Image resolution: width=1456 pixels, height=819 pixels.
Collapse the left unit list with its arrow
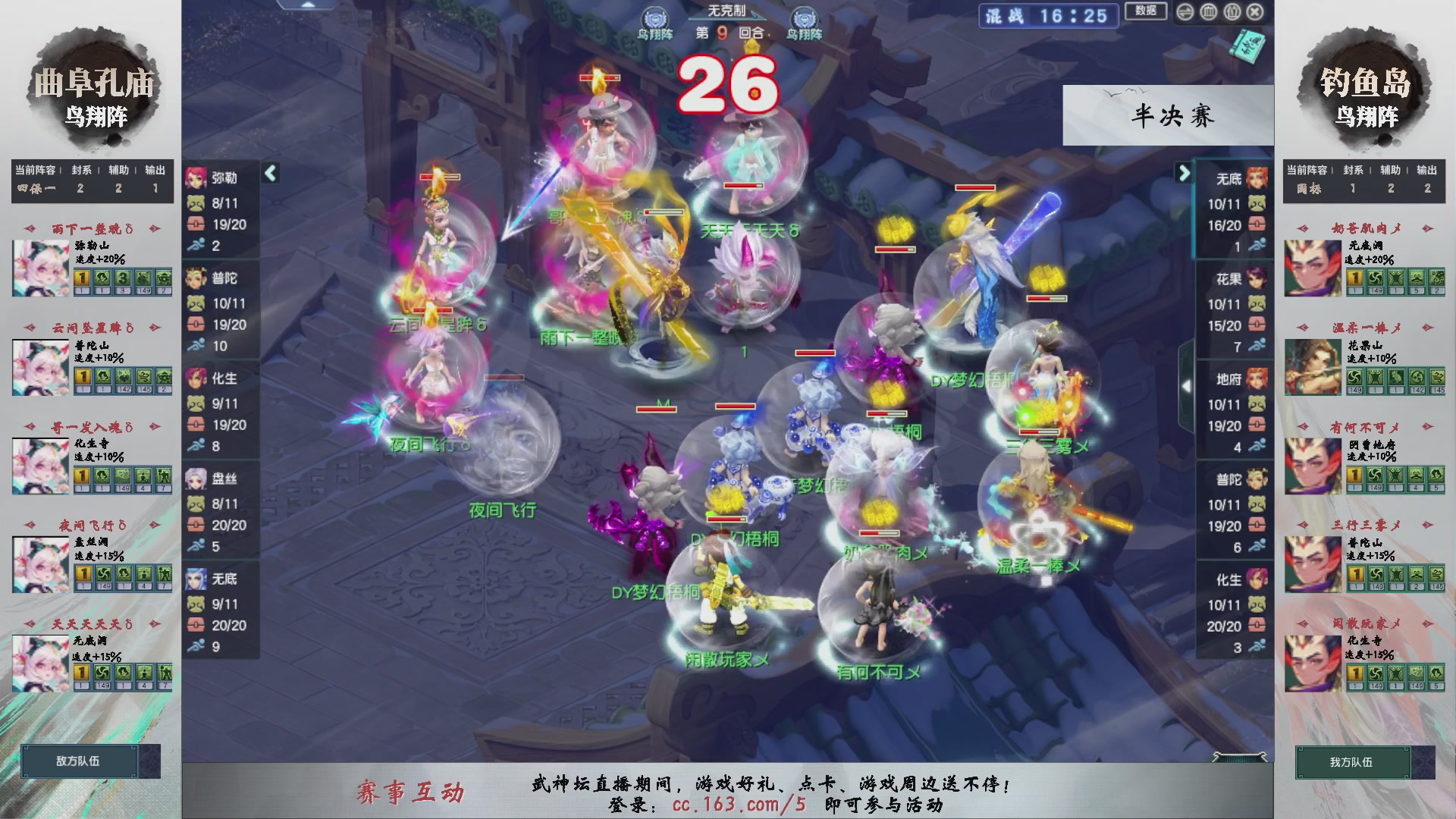269,173
